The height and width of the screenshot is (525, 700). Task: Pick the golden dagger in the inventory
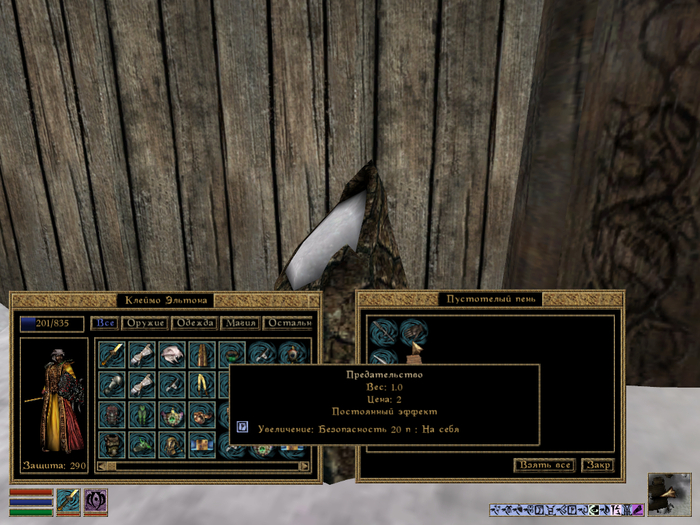pyautogui.click(x=112, y=354)
